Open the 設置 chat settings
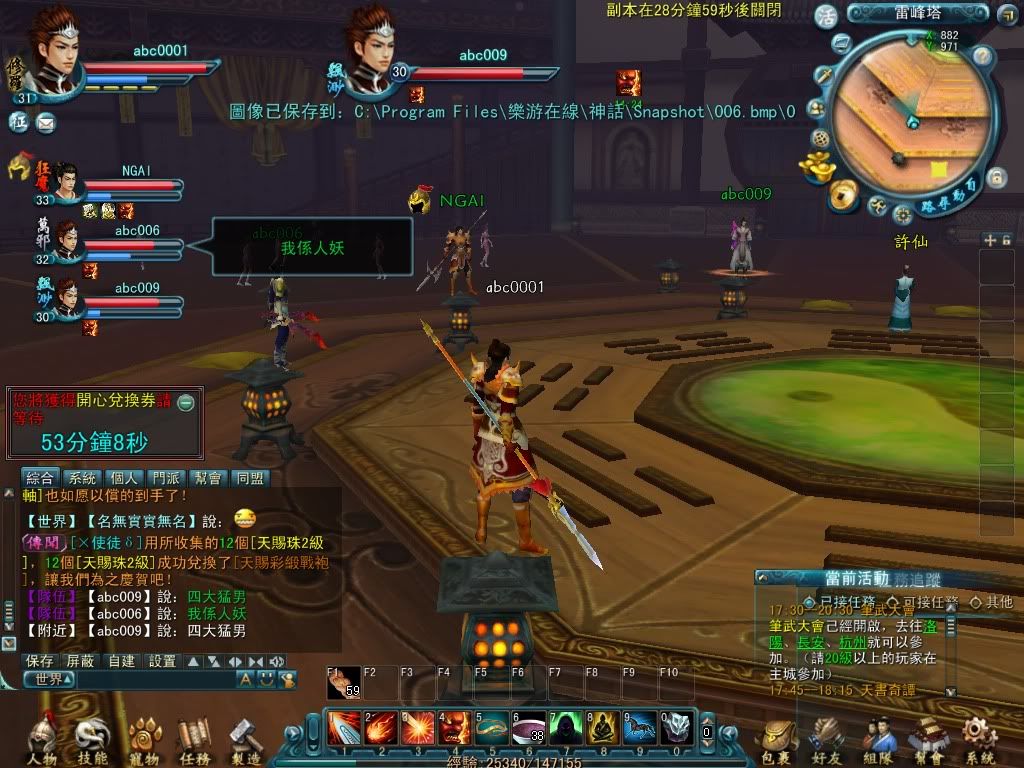Image resolution: width=1024 pixels, height=768 pixels. point(162,661)
